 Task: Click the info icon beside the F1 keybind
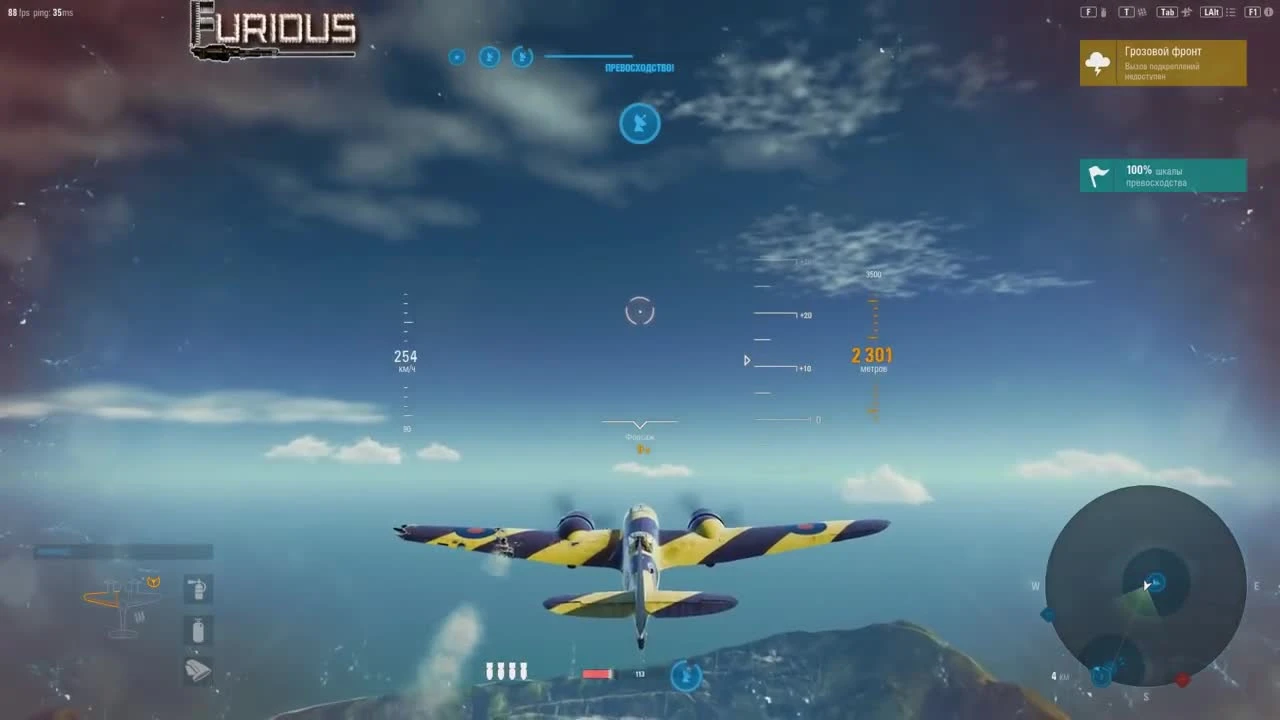tap(1268, 12)
